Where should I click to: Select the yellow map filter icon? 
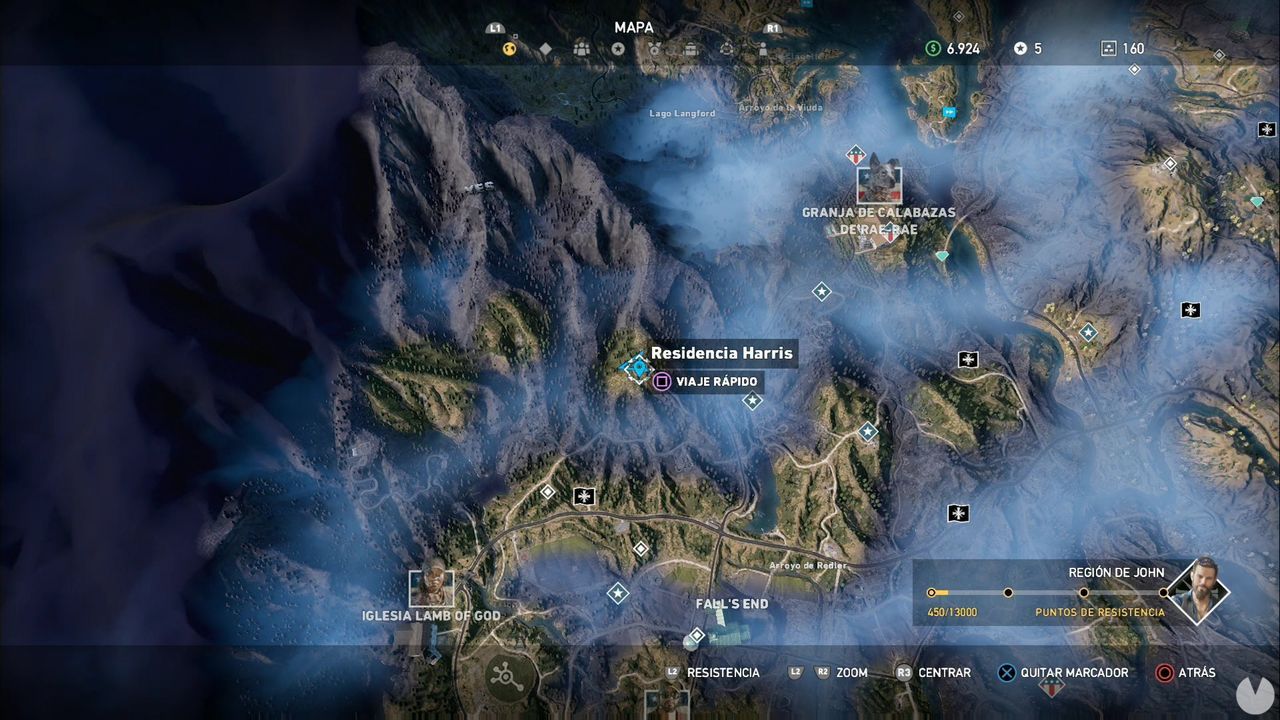click(x=509, y=49)
